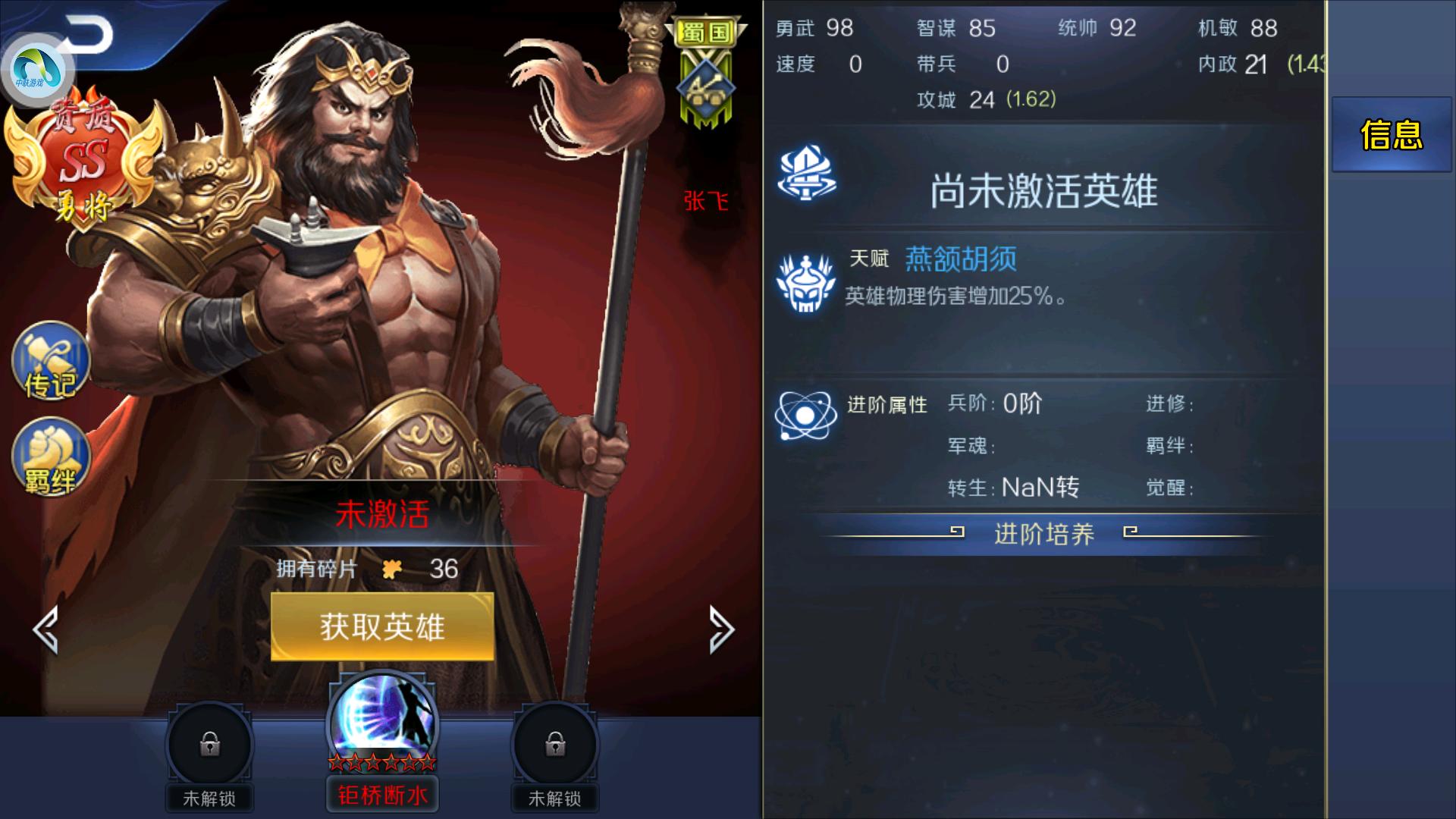The image size is (1456, 819).
Task: Click the shard count showing 36
Action: (x=442, y=569)
